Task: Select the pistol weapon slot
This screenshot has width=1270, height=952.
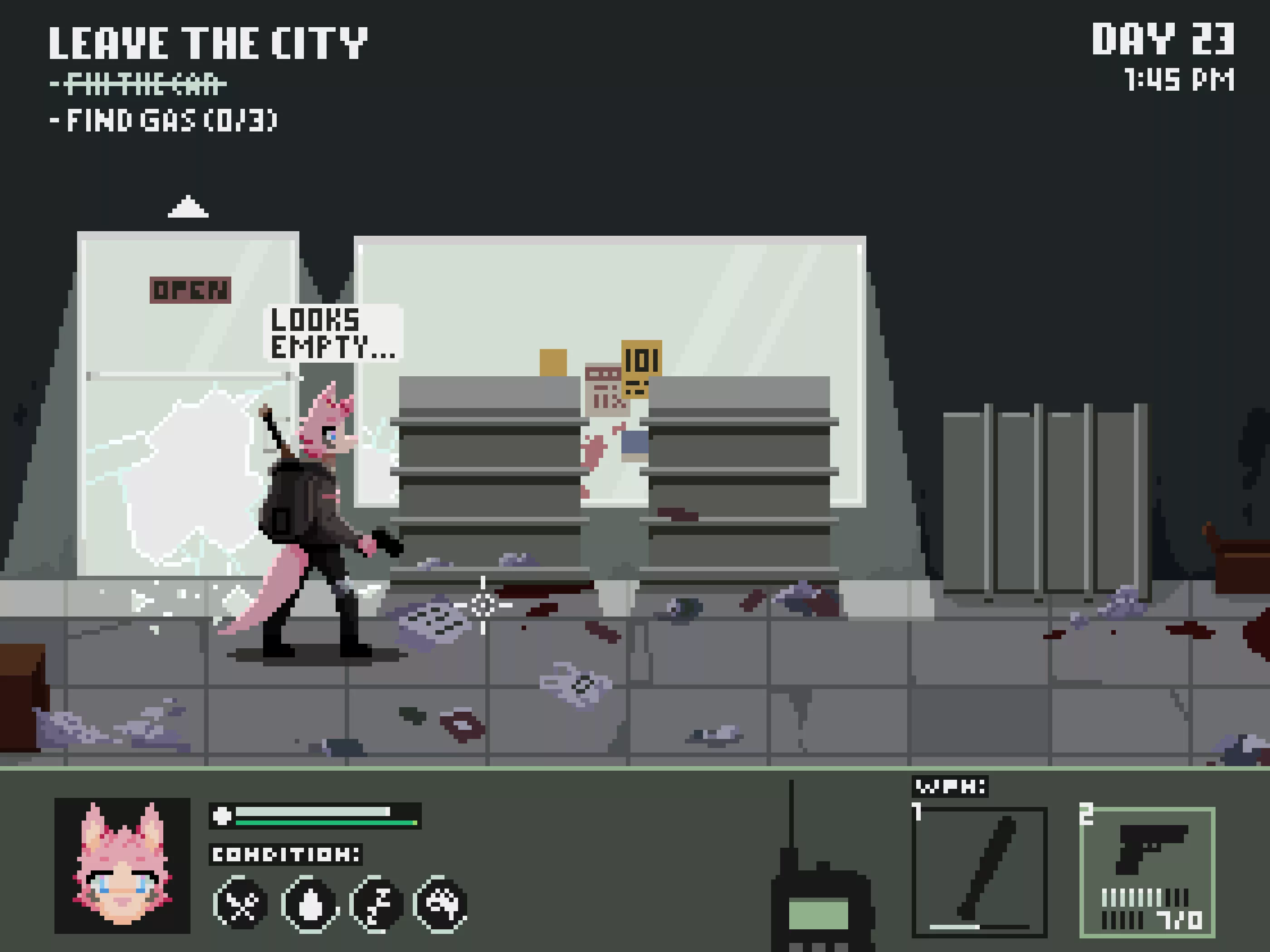Action: (1147, 872)
